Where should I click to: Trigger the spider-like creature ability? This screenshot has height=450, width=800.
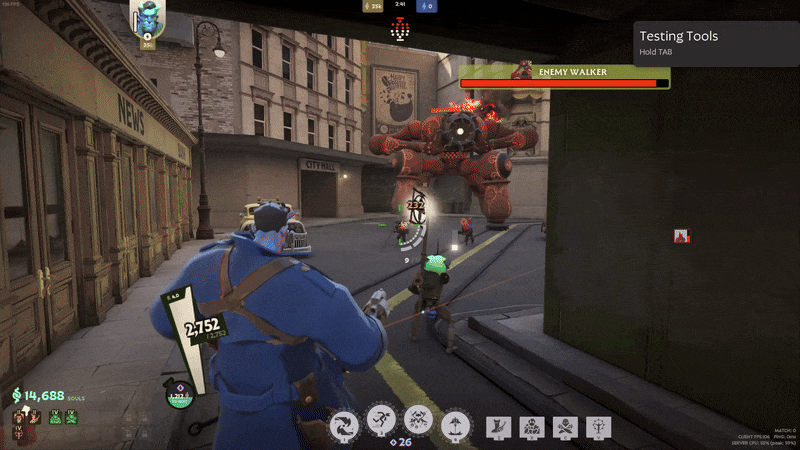pyautogui.click(x=418, y=422)
